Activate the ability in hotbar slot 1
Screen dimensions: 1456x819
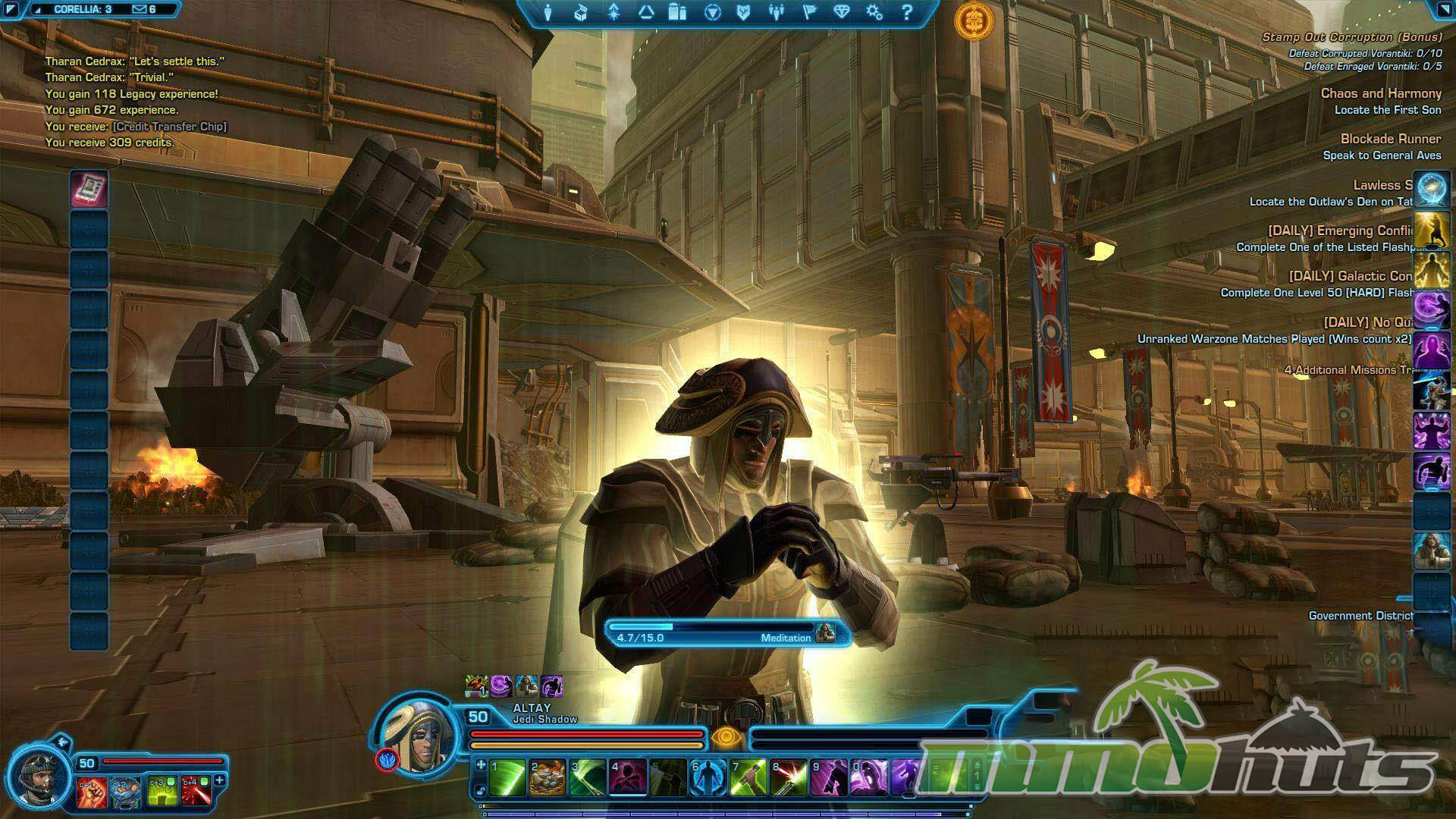click(x=507, y=778)
